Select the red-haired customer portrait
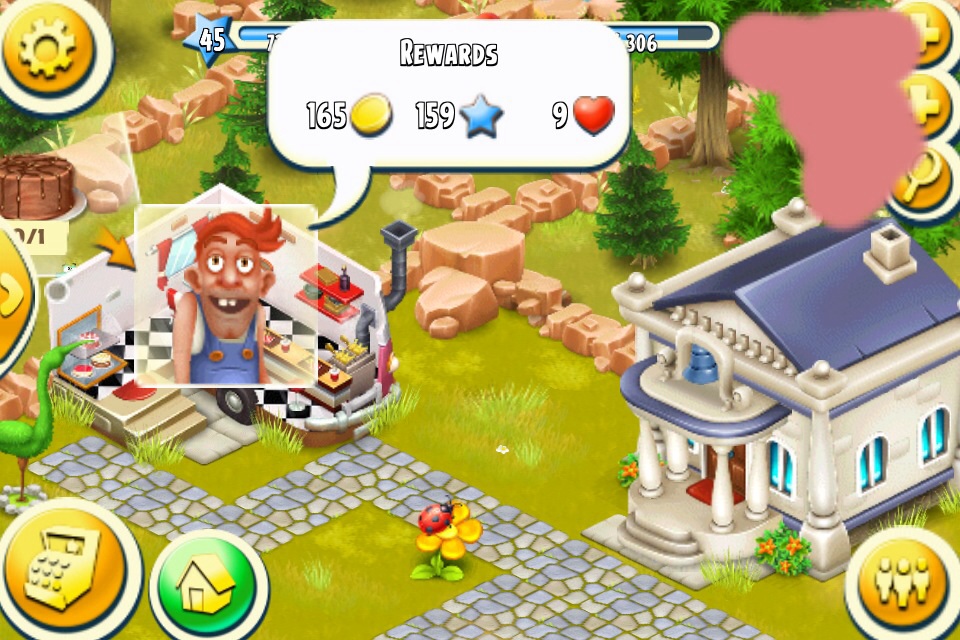The width and height of the screenshot is (960, 640). coord(226,296)
